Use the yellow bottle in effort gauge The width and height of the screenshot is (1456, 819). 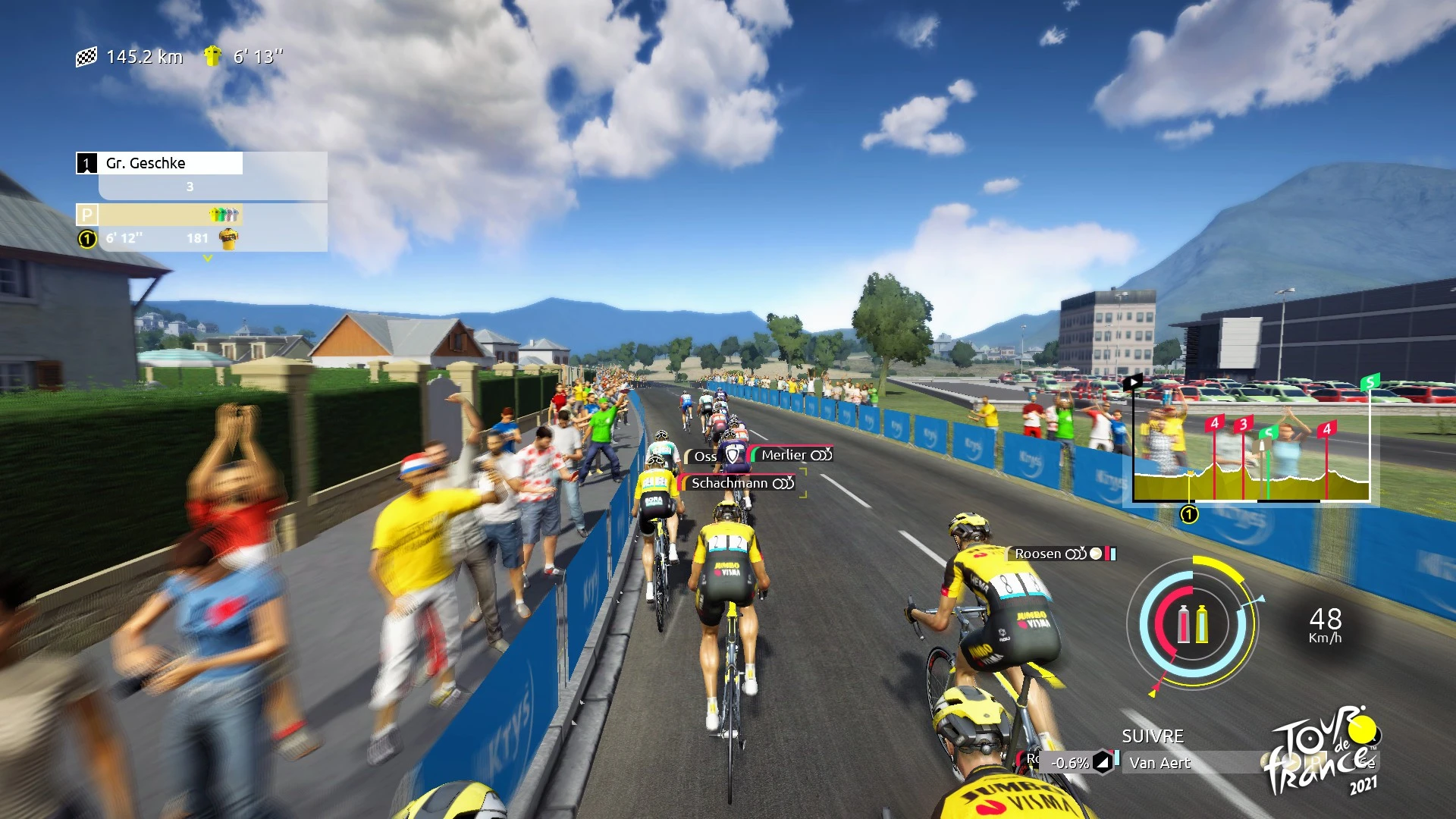pos(1202,624)
